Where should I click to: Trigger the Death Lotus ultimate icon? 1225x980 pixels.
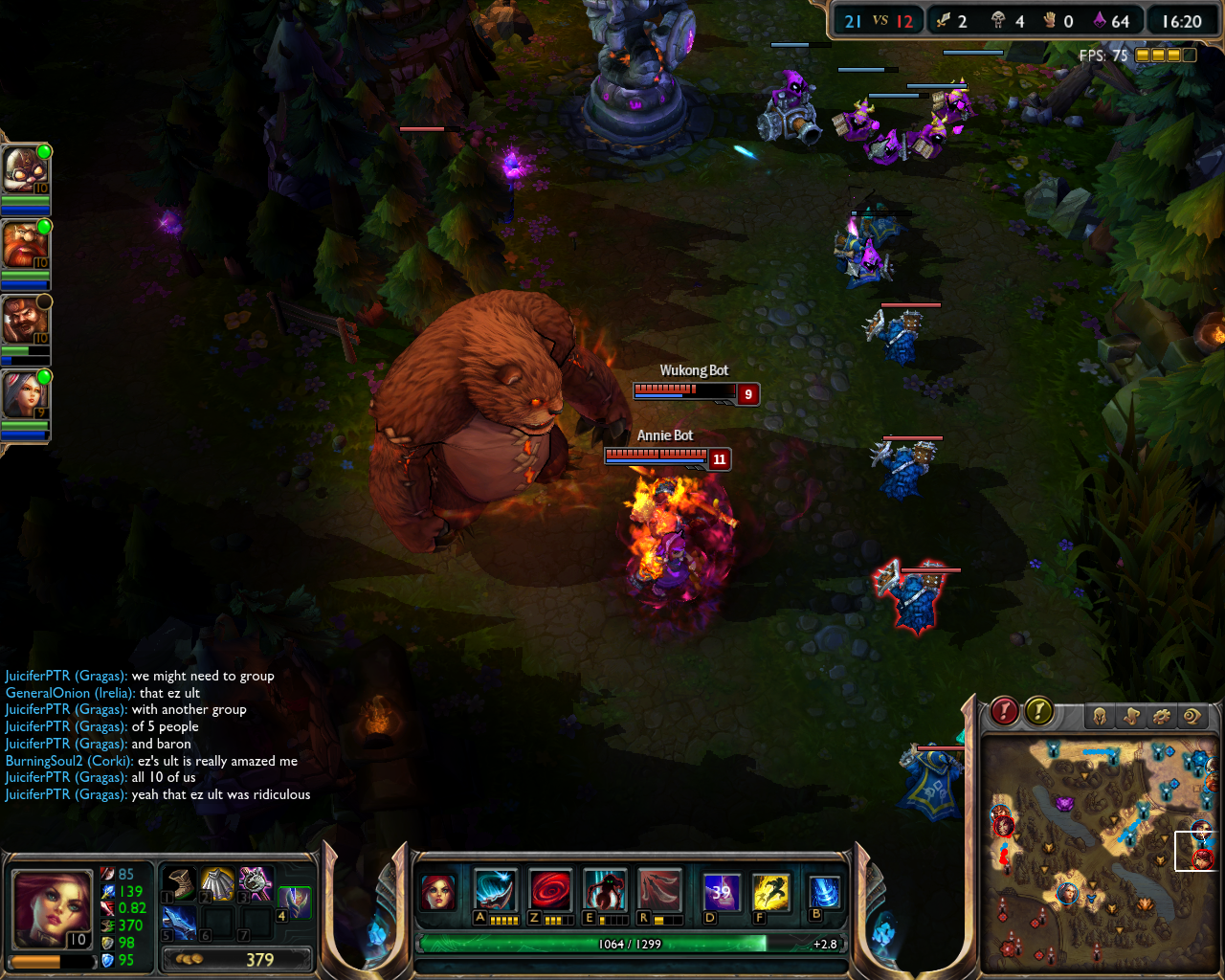pos(660,891)
